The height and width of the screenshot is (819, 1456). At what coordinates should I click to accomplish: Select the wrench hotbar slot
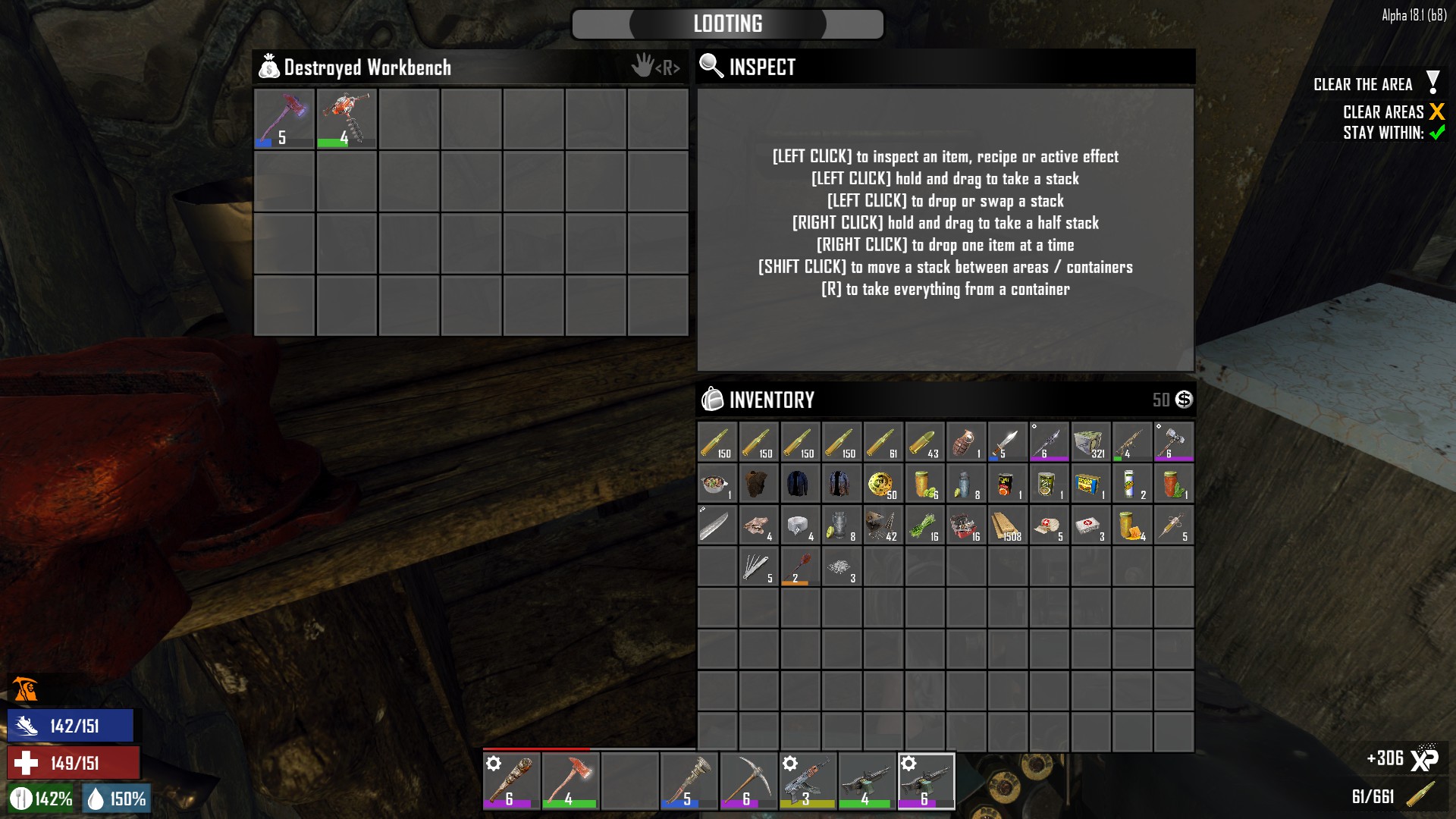point(689,781)
